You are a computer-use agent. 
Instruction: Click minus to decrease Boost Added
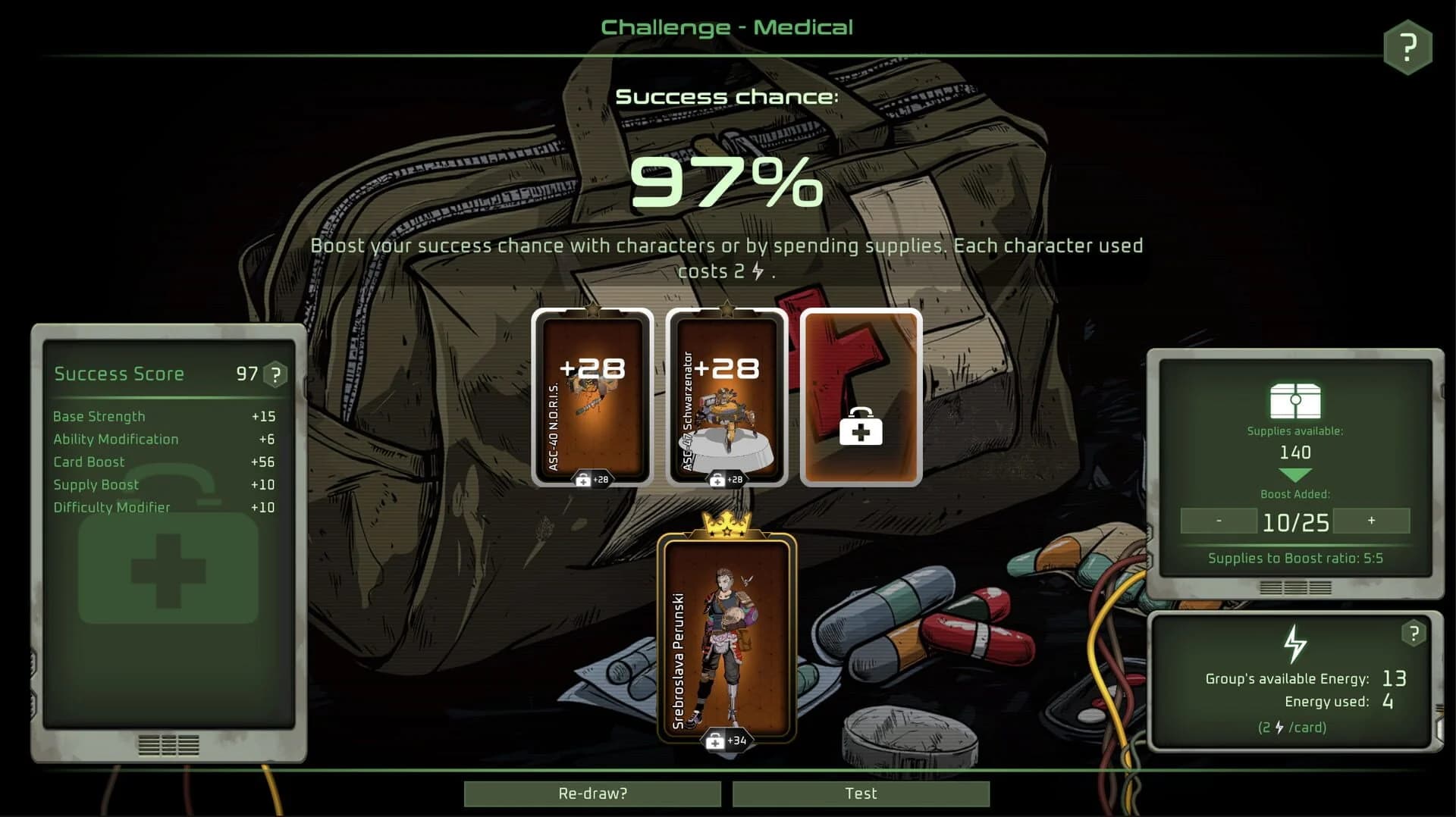pyautogui.click(x=1217, y=521)
